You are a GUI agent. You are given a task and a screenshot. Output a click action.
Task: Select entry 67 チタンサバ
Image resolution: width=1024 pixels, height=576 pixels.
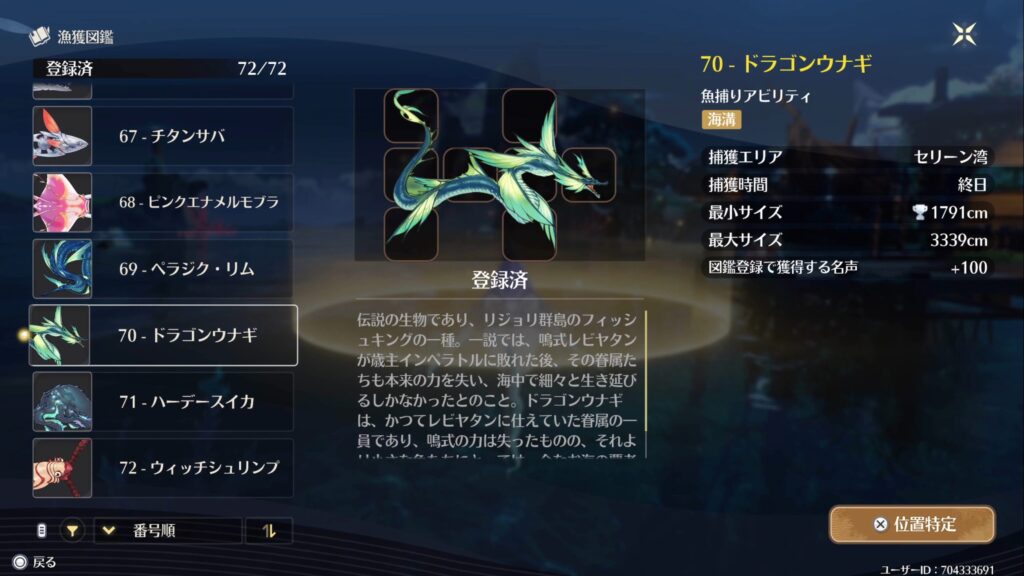[x=163, y=136]
